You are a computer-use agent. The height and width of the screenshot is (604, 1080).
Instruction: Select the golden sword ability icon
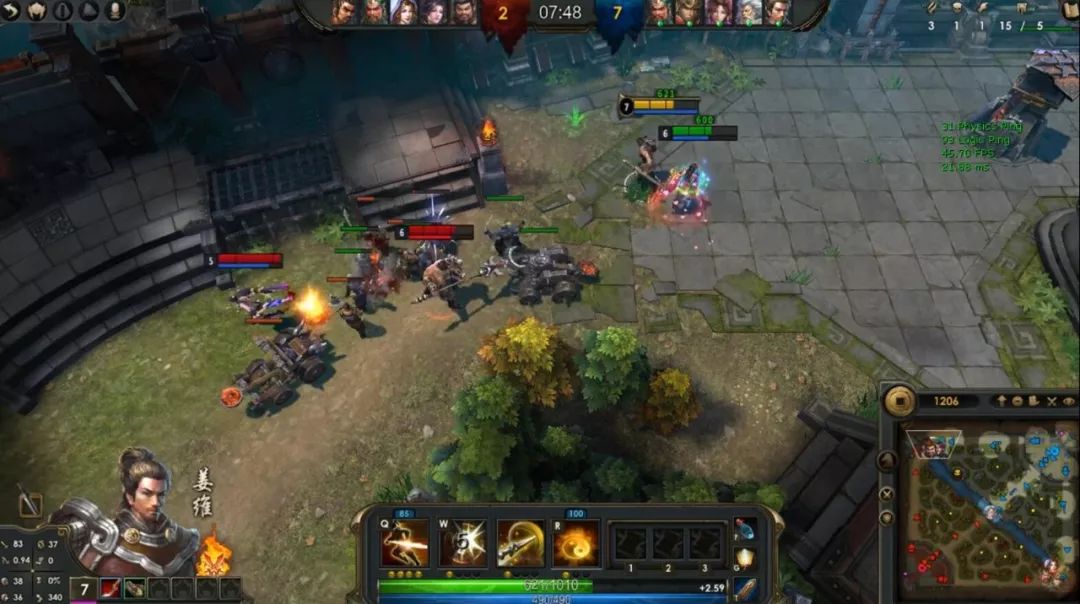pos(520,544)
